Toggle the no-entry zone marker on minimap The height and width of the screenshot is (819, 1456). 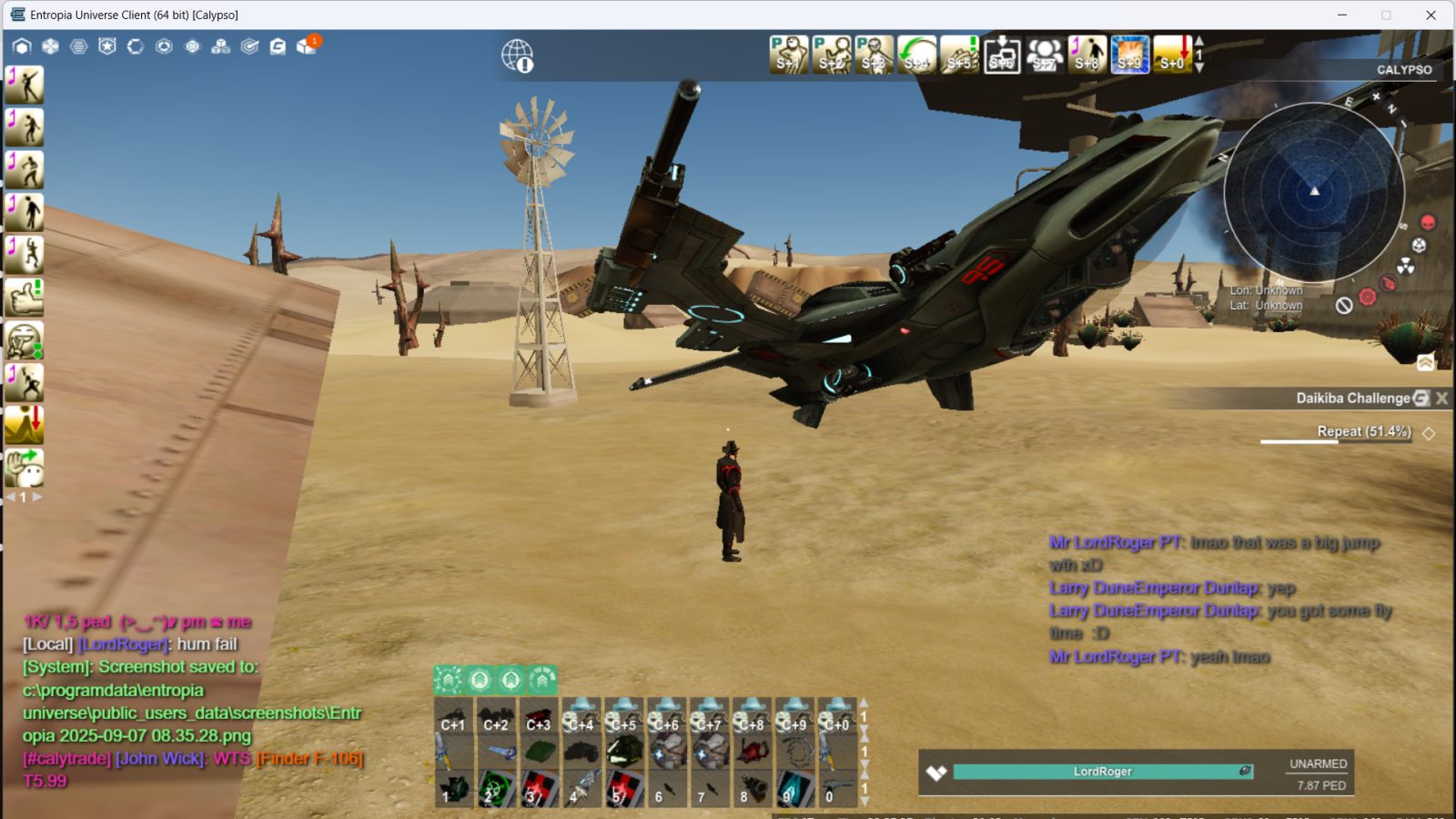(x=1344, y=305)
